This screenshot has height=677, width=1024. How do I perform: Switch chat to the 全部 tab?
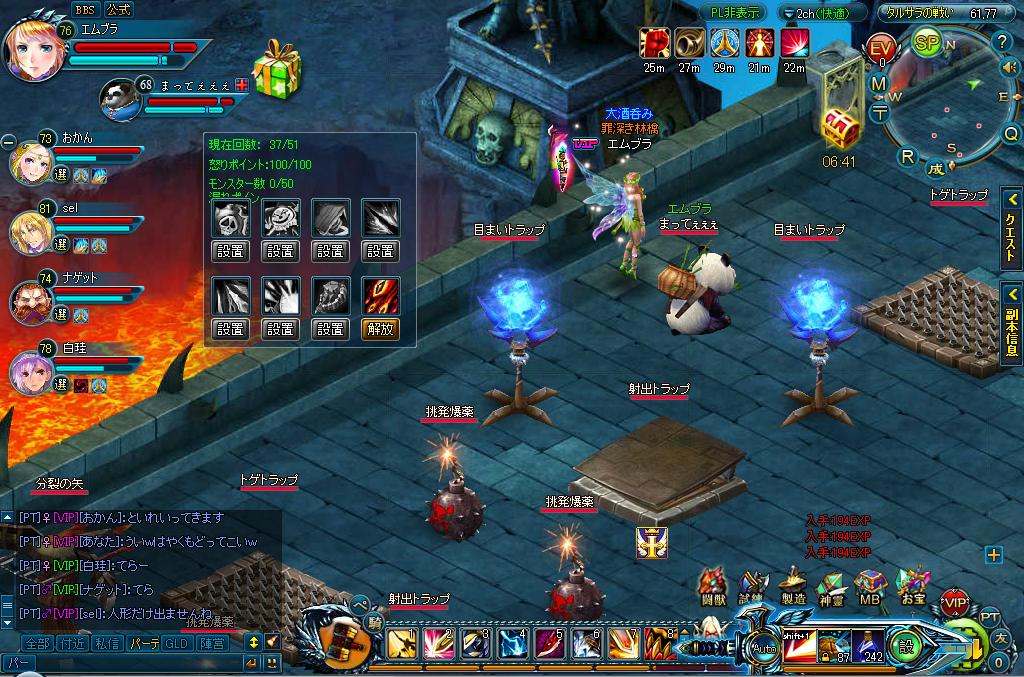click(37, 642)
